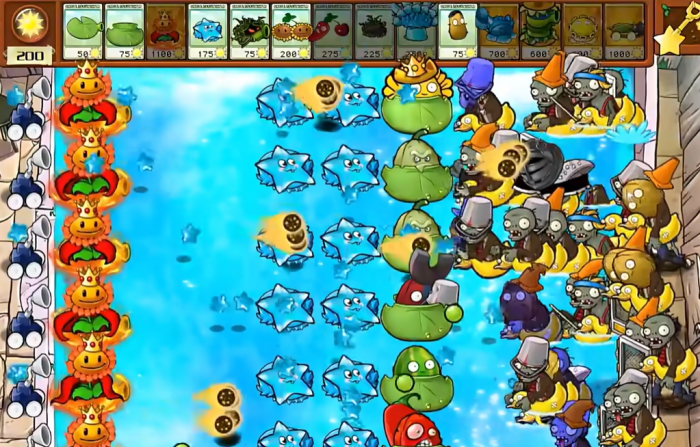Pick the blue ice cannon card costing 700
This screenshot has height=447, width=700.
click(497, 30)
